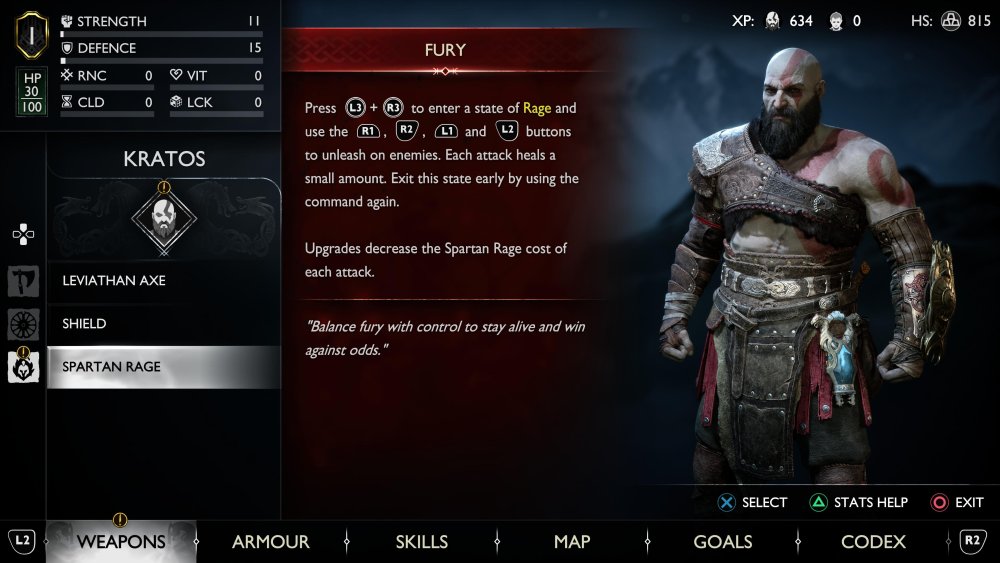Select the round shield sidebar icon
Screen dimensions: 1000x563
tap(23, 324)
